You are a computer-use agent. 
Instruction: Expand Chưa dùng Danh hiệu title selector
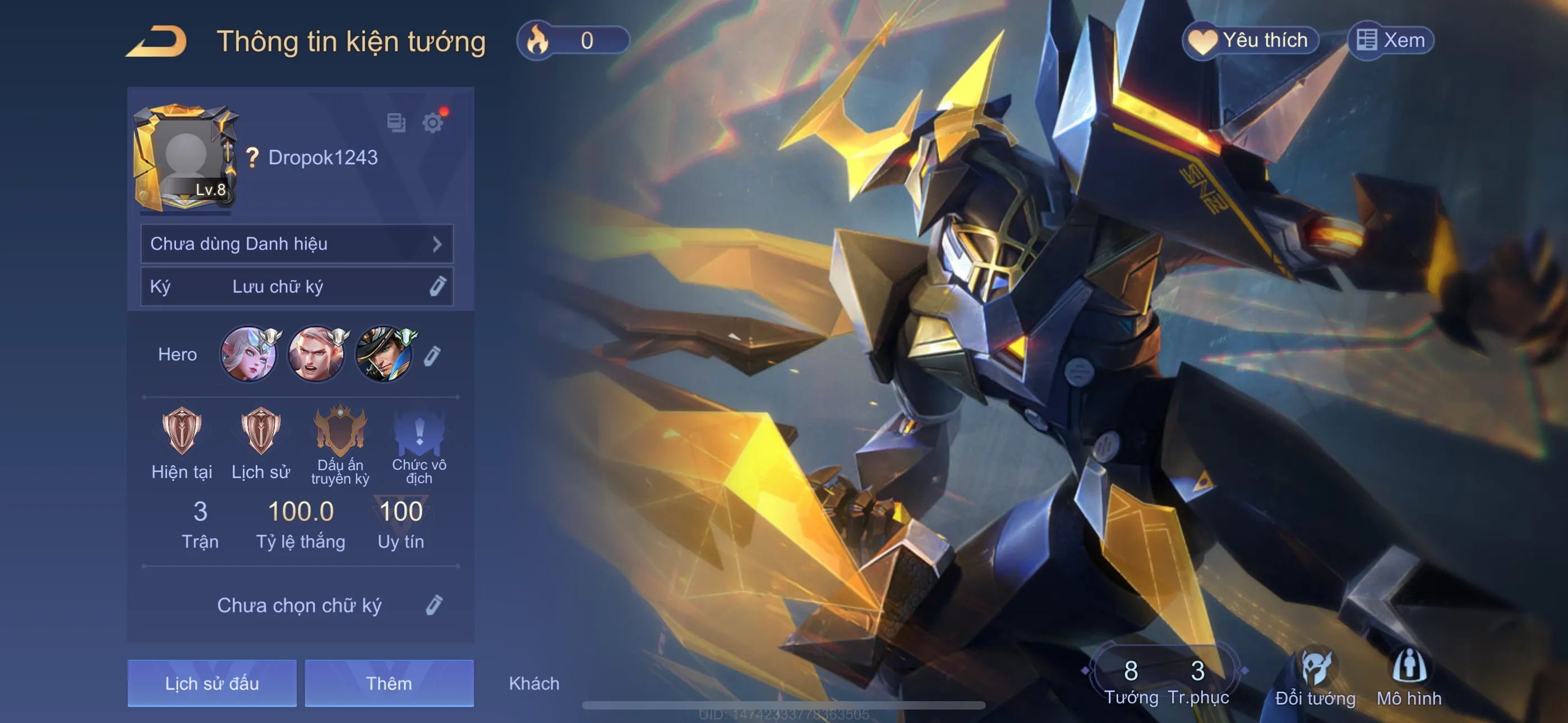pyautogui.click(x=297, y=243)
